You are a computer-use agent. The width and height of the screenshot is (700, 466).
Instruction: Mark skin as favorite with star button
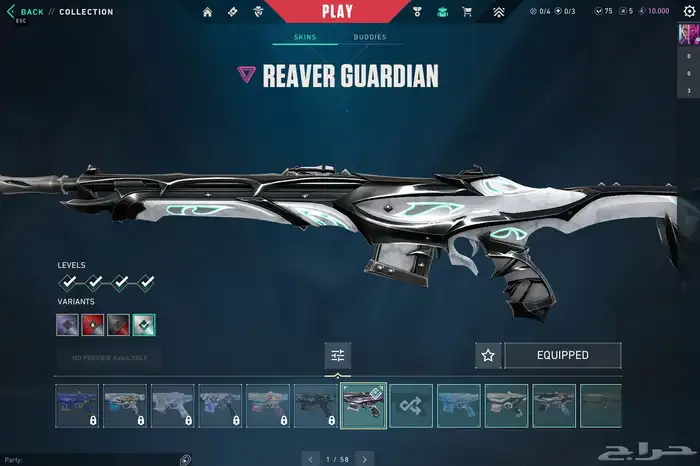point(488,355)
